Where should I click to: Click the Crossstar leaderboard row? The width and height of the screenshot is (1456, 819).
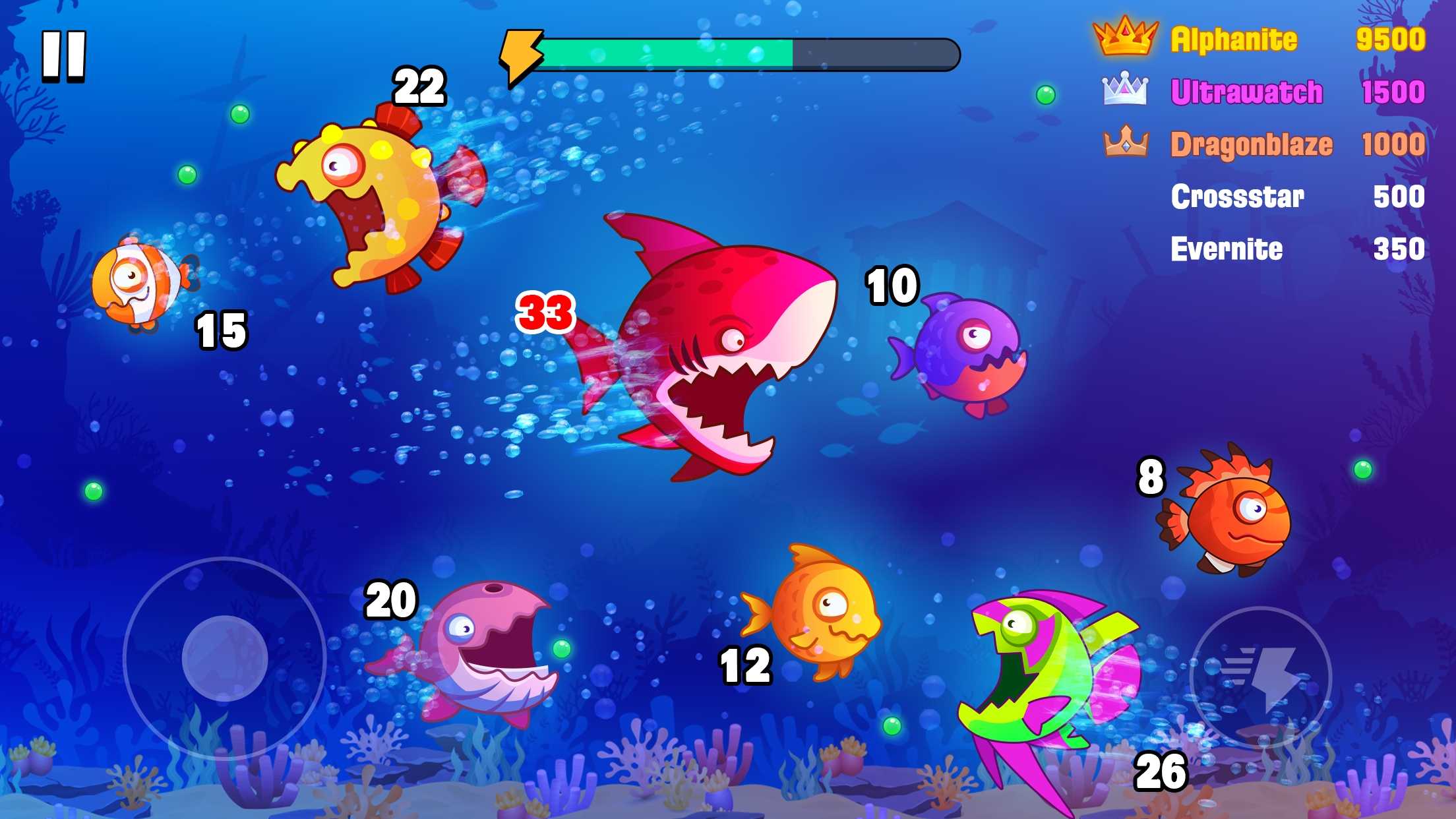(1296, 197)
